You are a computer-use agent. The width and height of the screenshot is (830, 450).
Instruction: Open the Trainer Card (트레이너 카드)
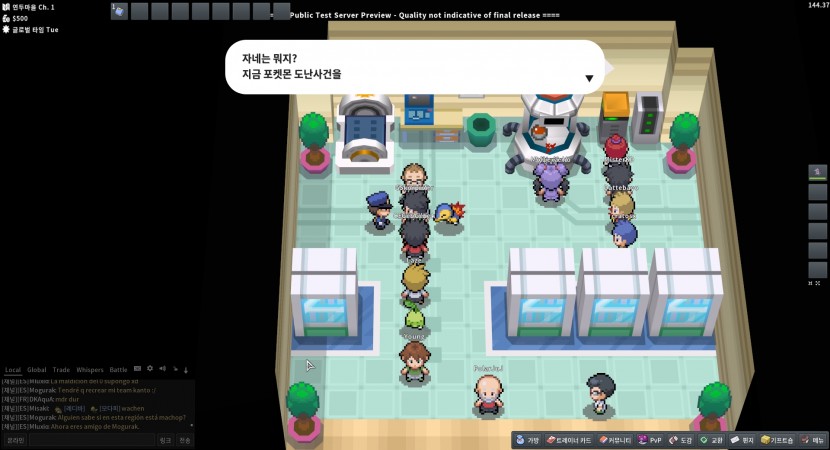pos(569,440)
